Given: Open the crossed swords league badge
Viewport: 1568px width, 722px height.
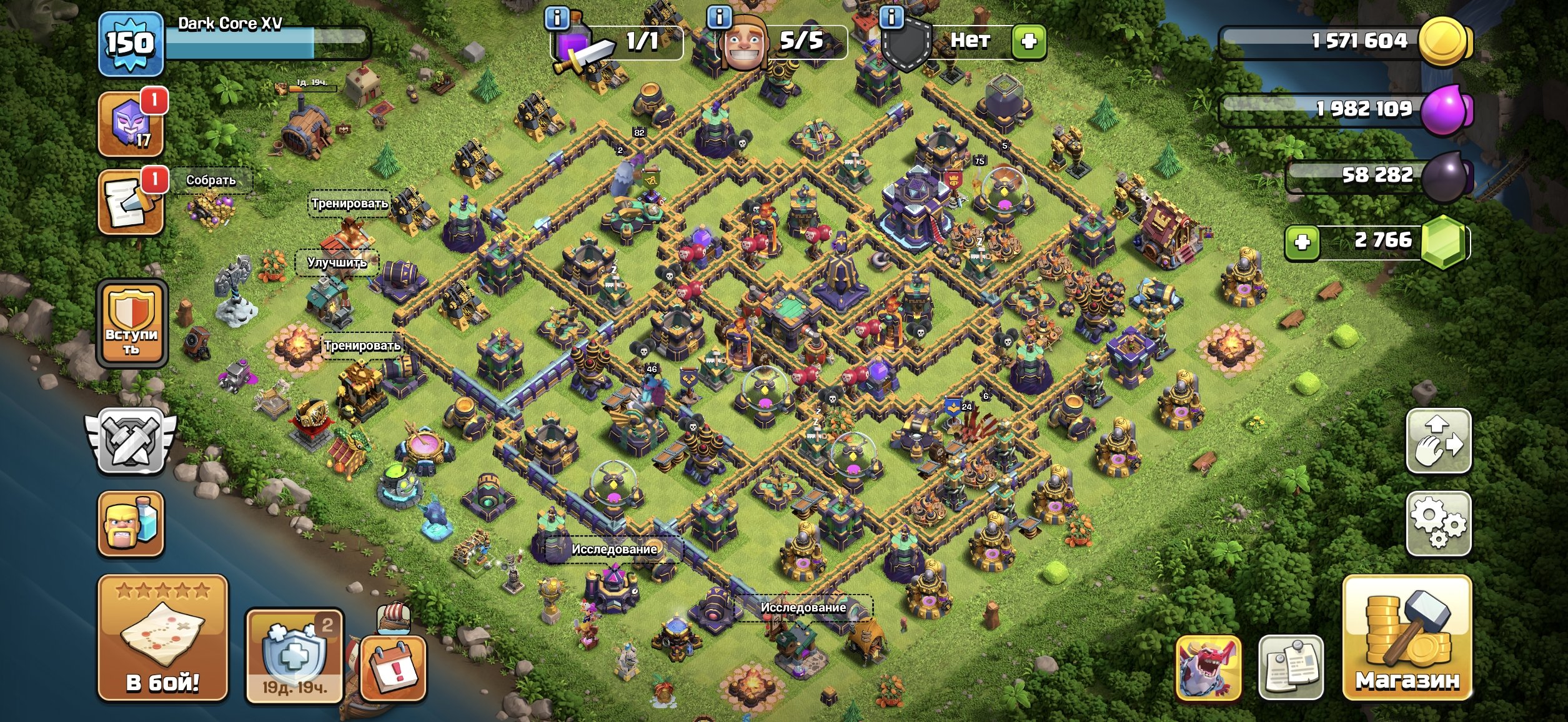Looking at the screenshot, I should click(131, 441).
